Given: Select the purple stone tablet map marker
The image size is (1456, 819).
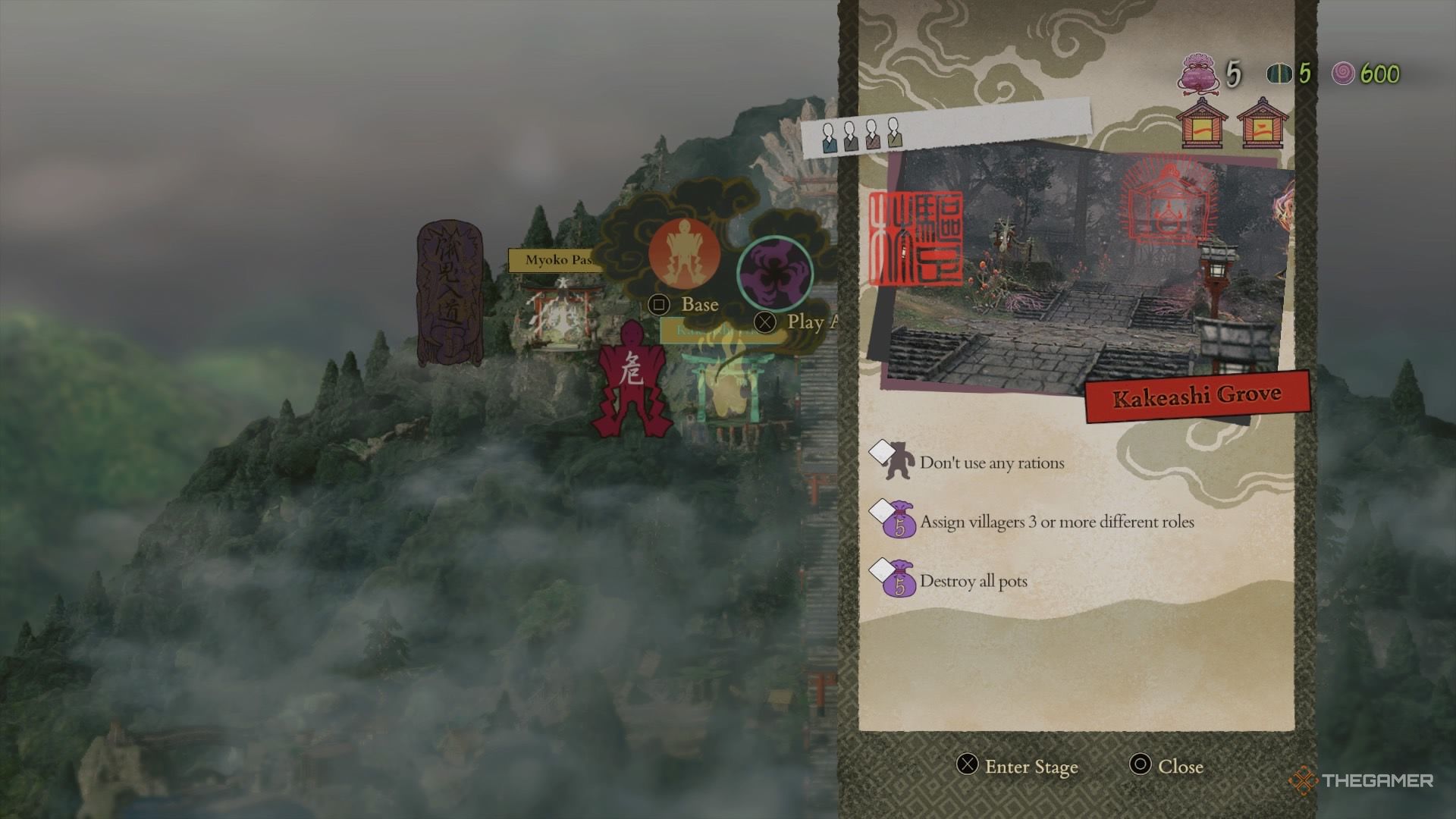Looking at the screenshot, I should click(449, 292).
